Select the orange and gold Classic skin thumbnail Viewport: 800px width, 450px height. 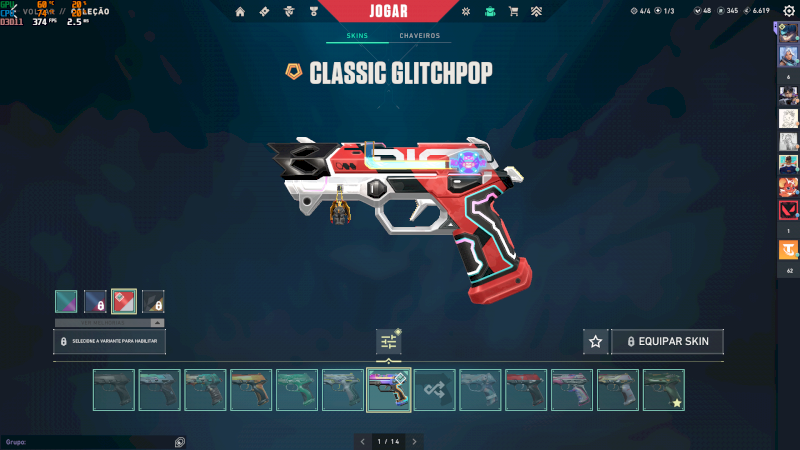[251, 390]
